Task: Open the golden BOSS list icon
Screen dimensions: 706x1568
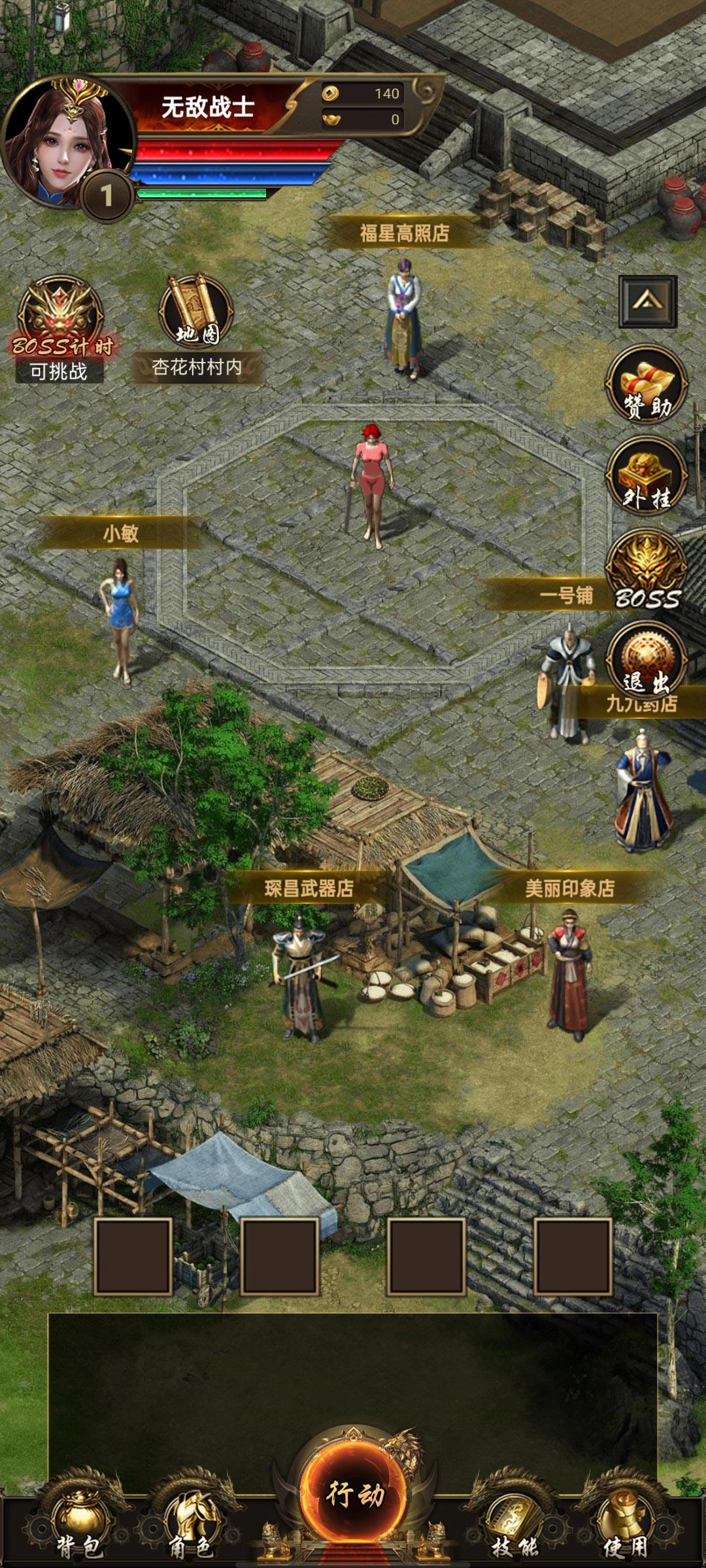Action: pyautogui.click(x=647, y=570)
